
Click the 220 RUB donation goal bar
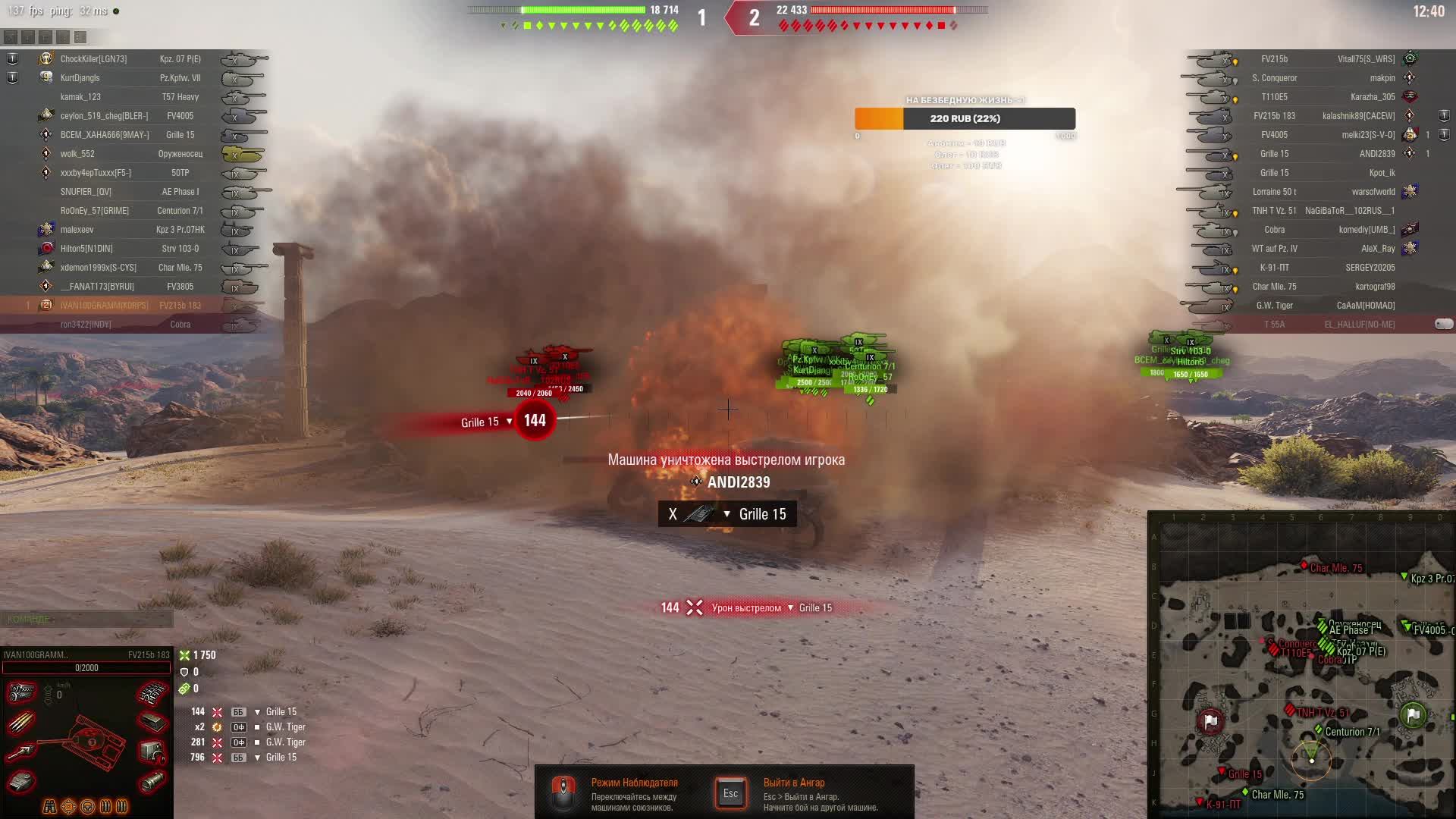[x=965, y=119]
